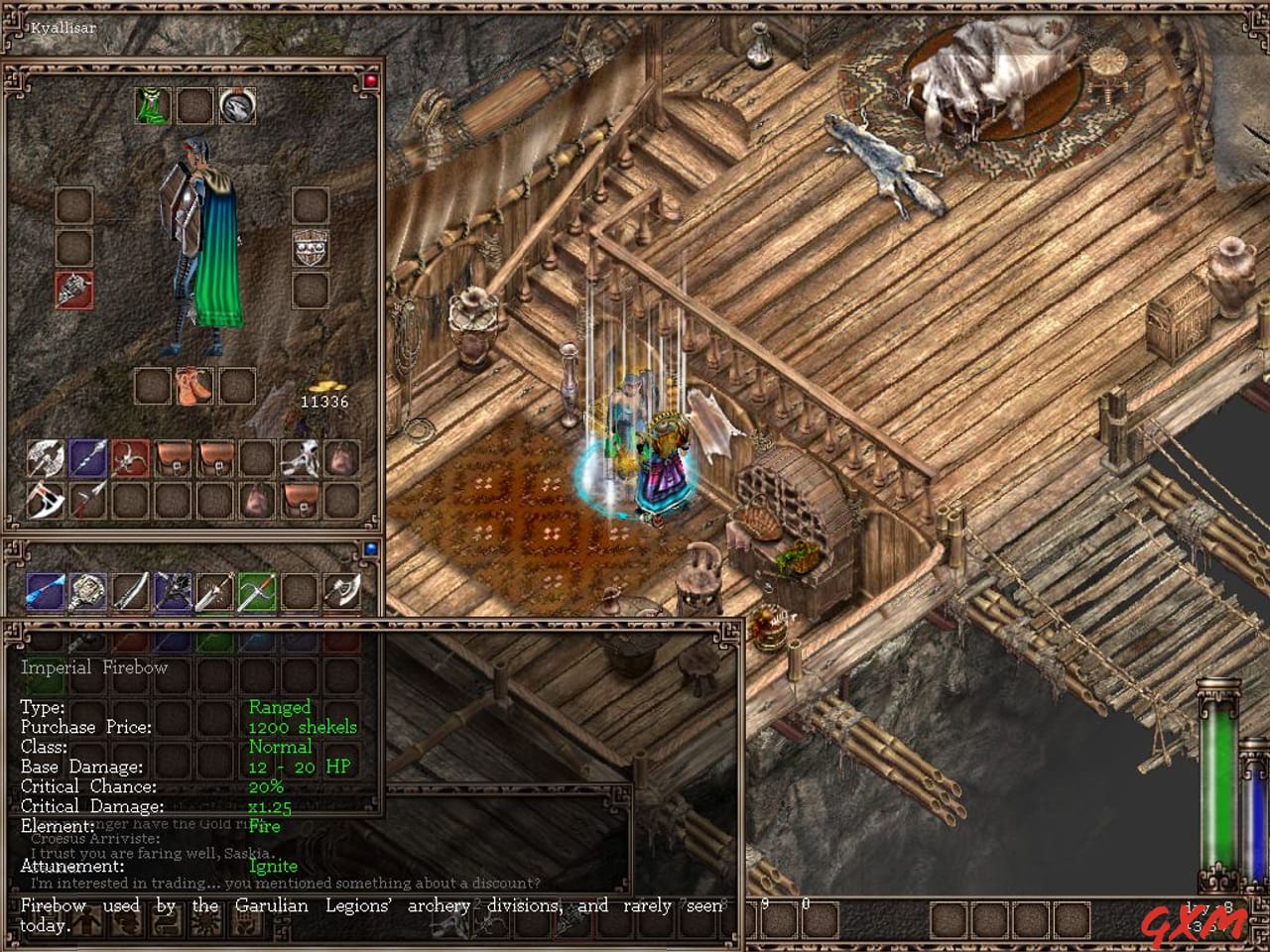Click the gold amount showing 11336 shekels
The height and width of the screenshot is (952, 1270).
[325, 401]
